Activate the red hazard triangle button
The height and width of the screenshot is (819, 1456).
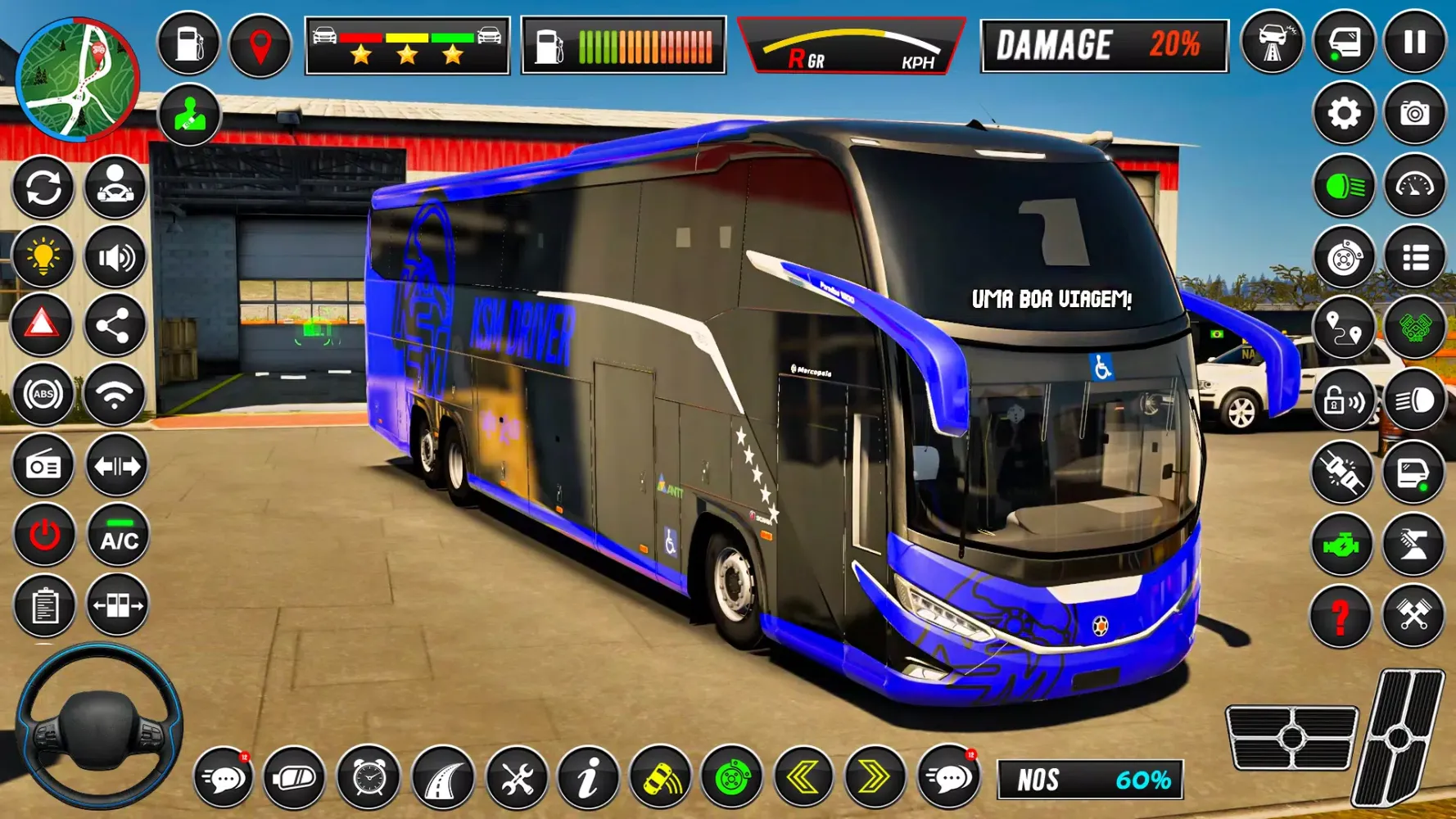point(43,325)
